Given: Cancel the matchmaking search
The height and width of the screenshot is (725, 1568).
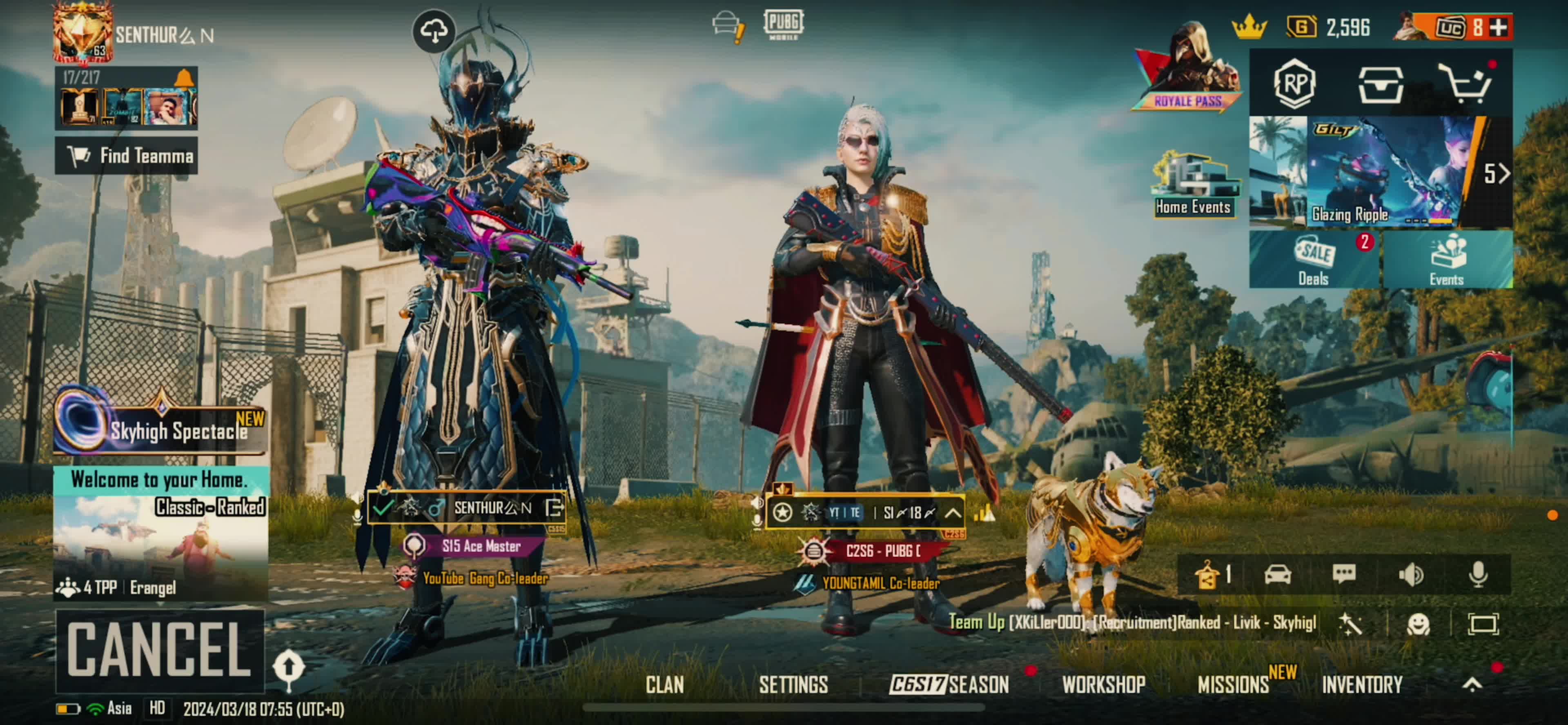Looking at the screenshot, I should (x=160, y=649).
